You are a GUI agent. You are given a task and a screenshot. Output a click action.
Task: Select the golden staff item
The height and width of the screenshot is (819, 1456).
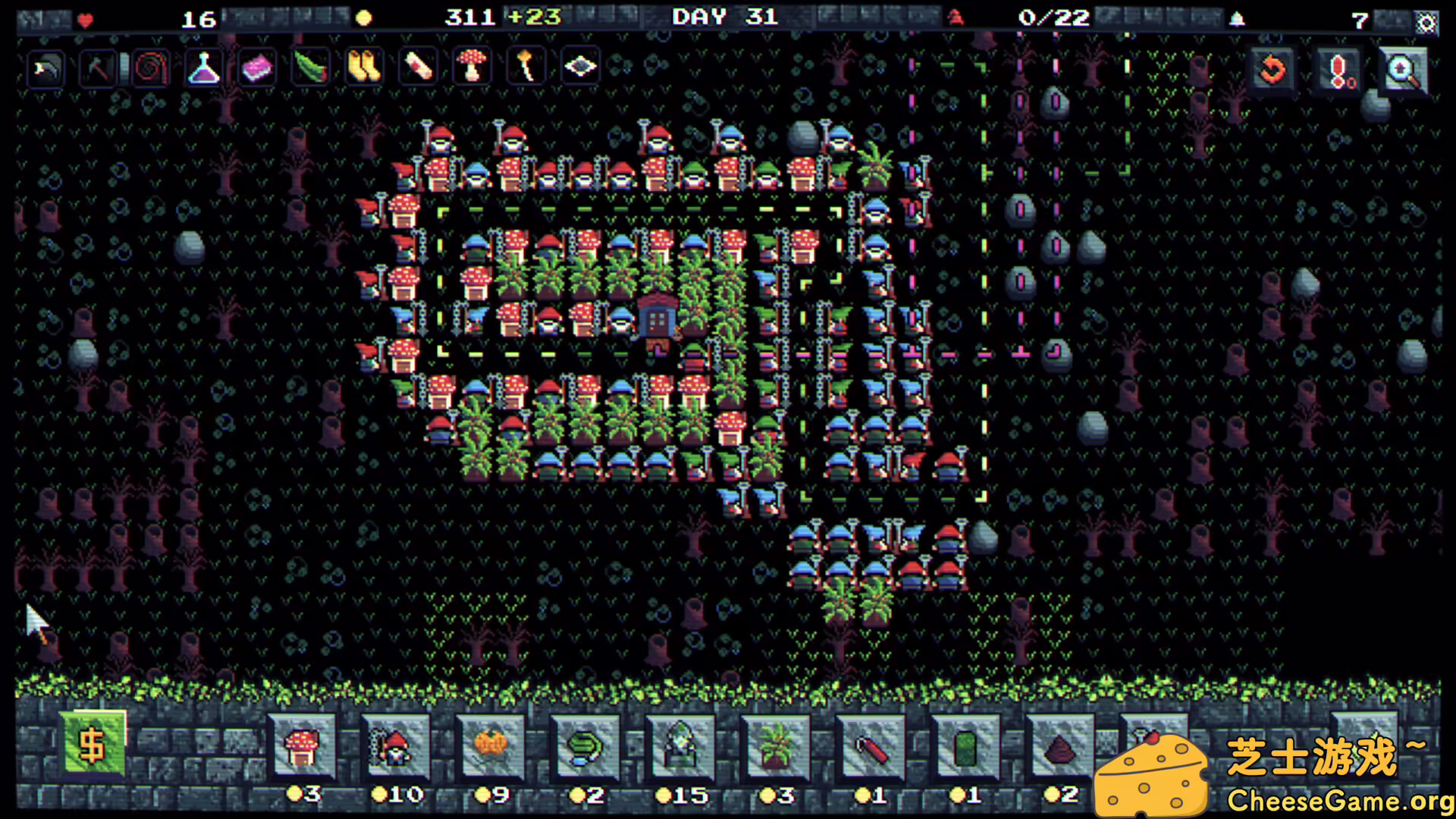pos(525,67)
